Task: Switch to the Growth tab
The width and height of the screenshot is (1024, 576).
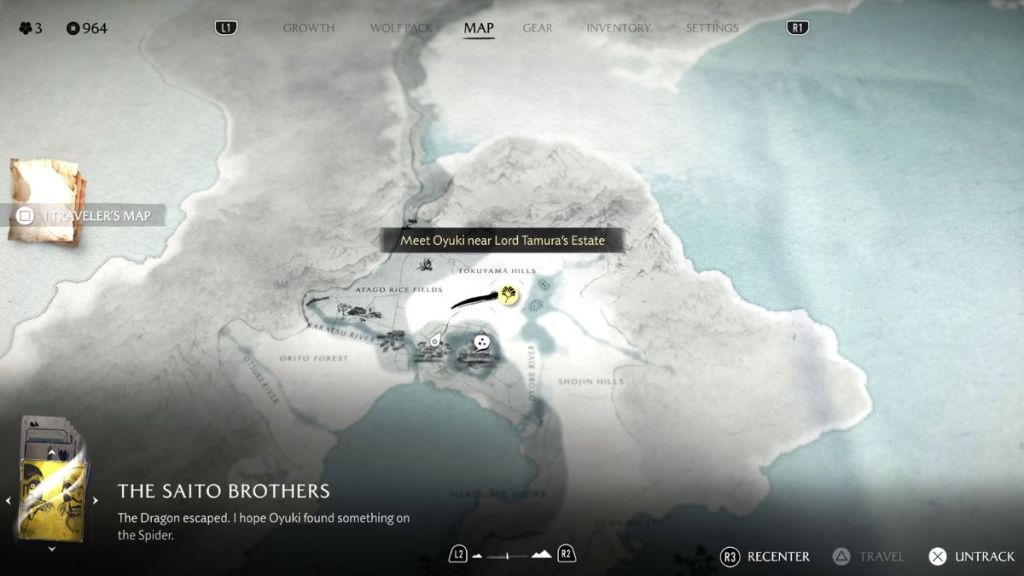Action: click(x=308, y=28)
